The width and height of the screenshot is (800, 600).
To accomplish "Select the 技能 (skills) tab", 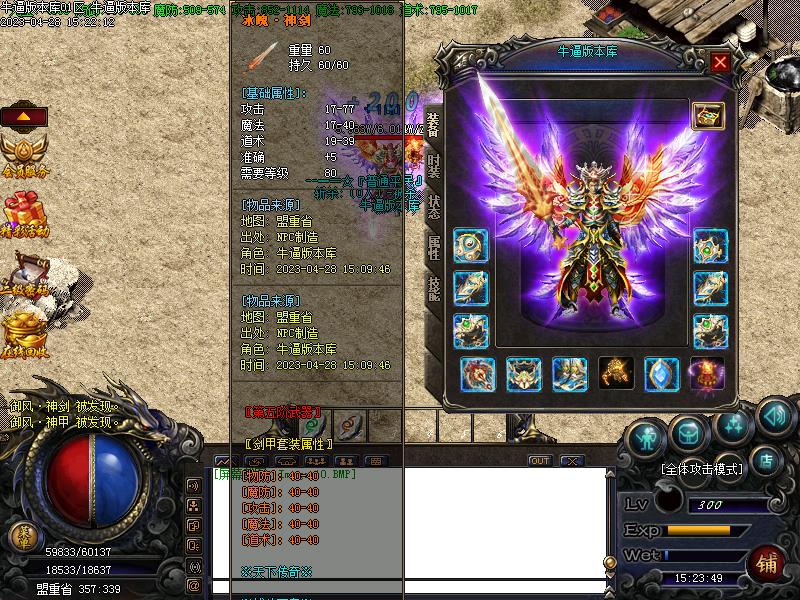I will coord(434,286).
